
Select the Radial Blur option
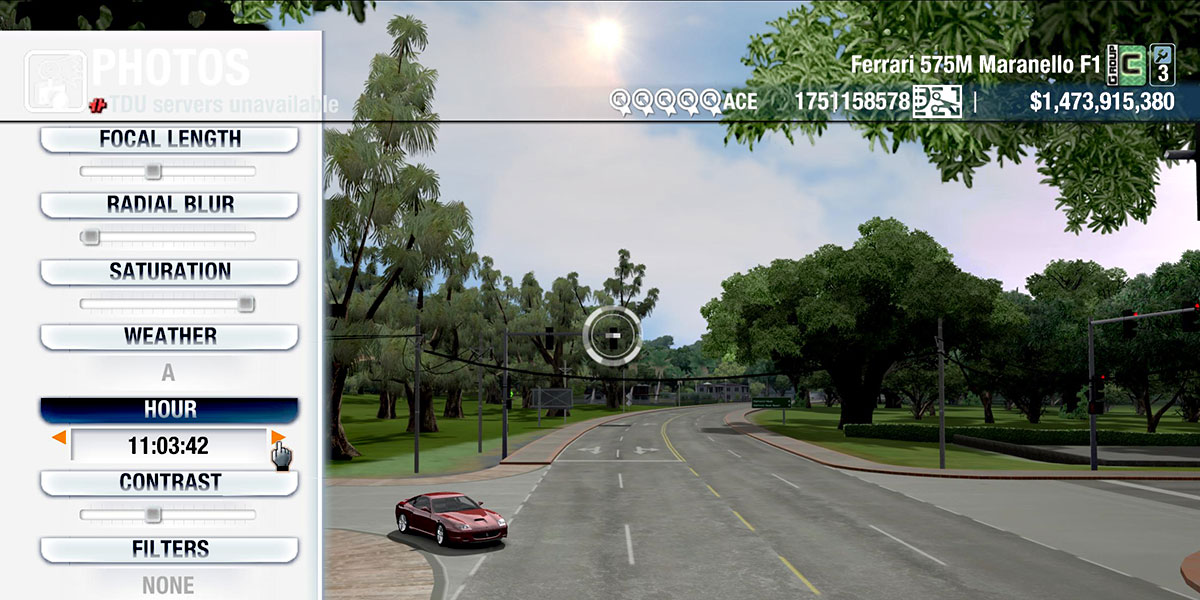coord(169,205)
